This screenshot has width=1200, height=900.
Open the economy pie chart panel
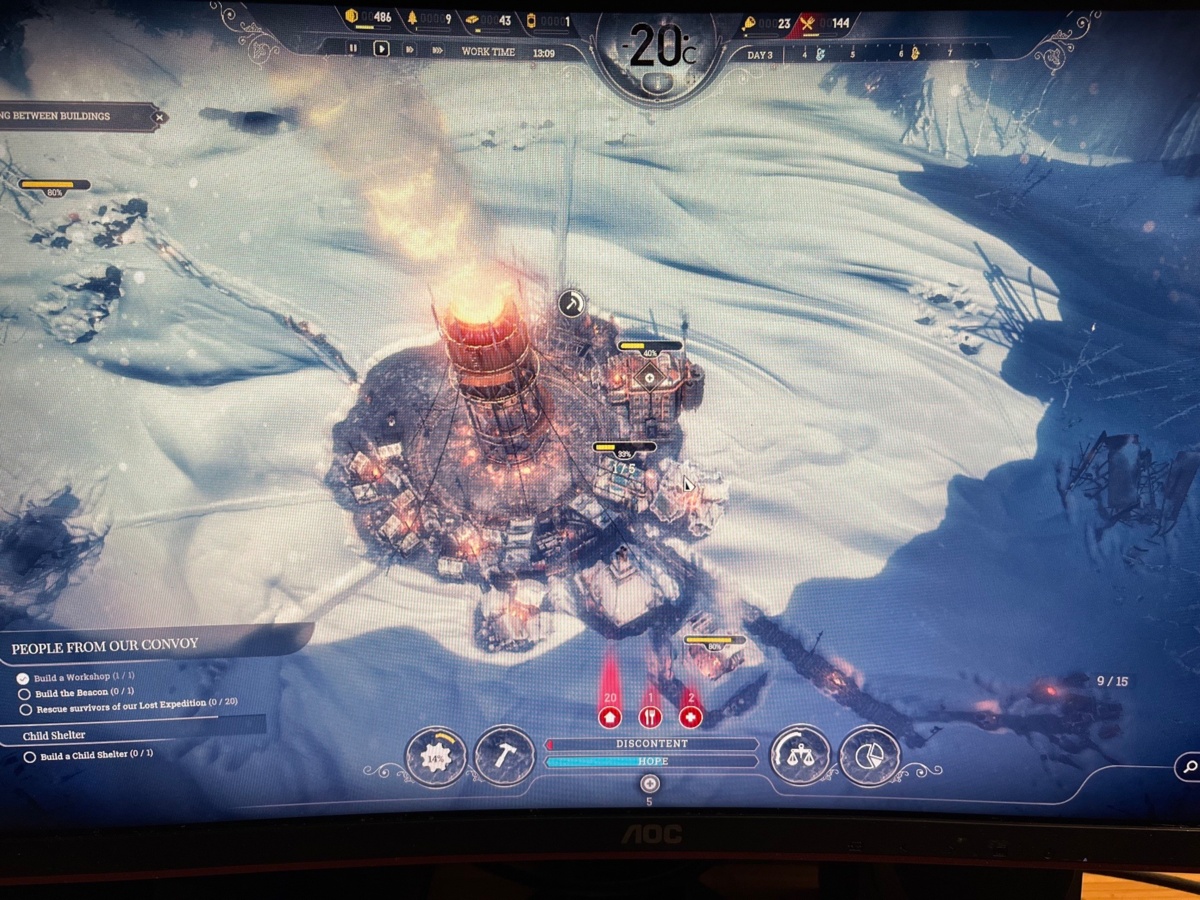click(x=869, y=756)
